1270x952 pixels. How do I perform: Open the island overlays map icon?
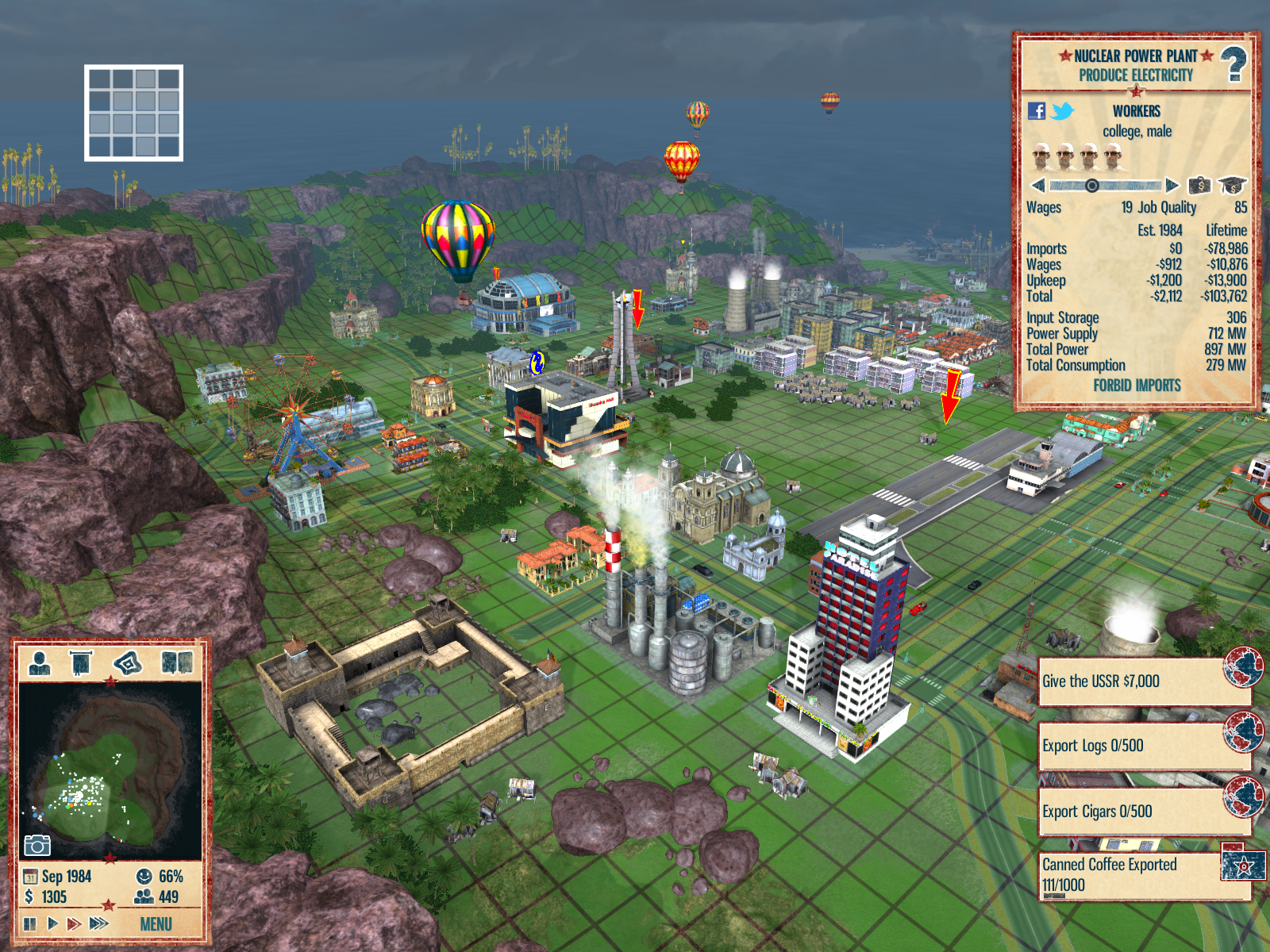129,662
